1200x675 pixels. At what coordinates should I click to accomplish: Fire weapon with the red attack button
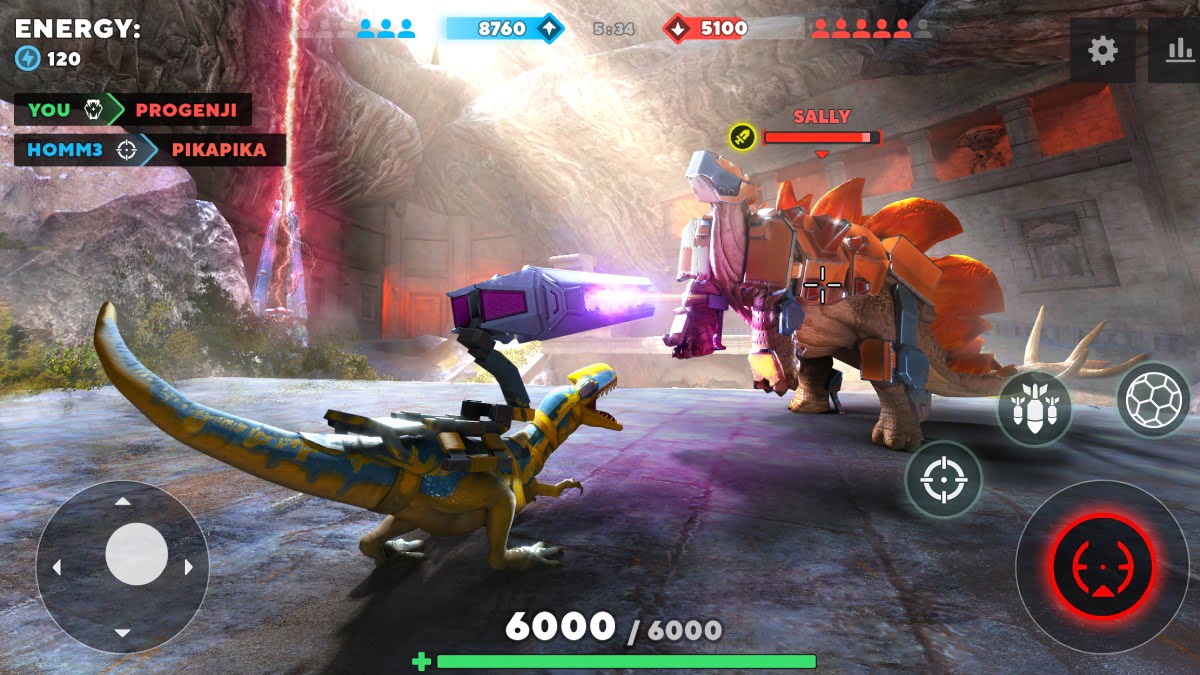pyautogui.click(x=1102, y=566)
